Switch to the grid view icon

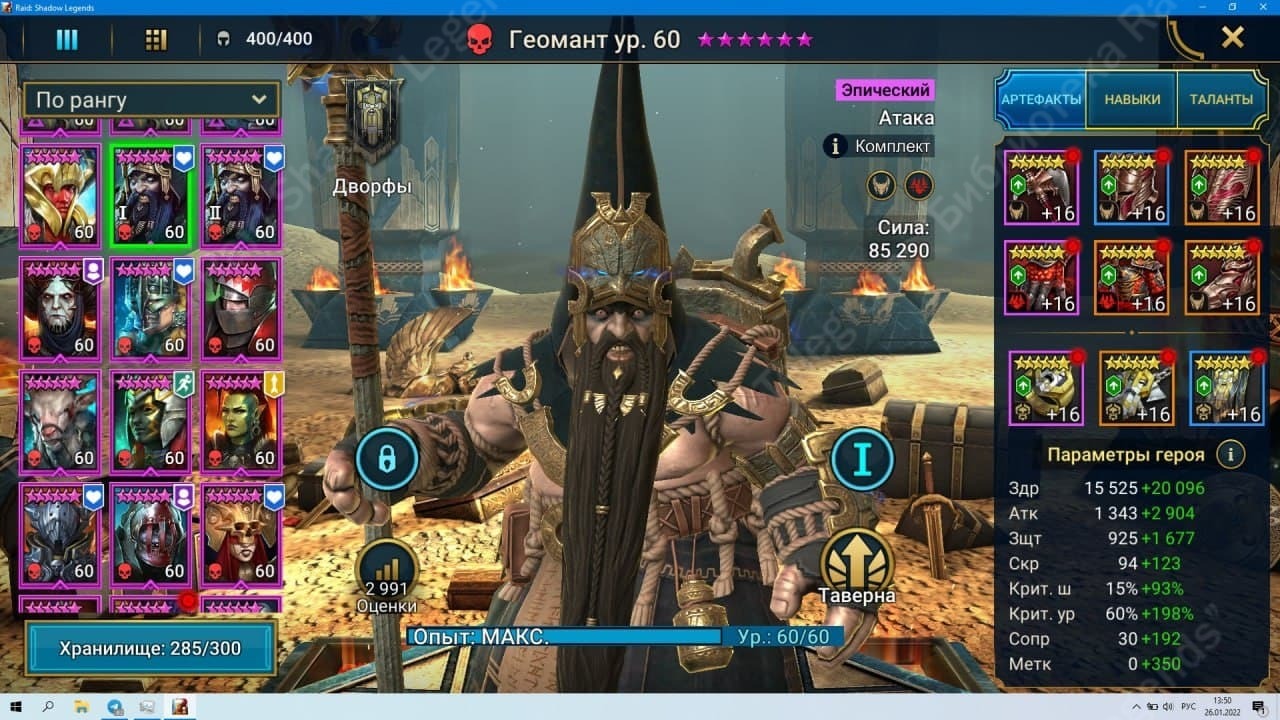(156, 39)
